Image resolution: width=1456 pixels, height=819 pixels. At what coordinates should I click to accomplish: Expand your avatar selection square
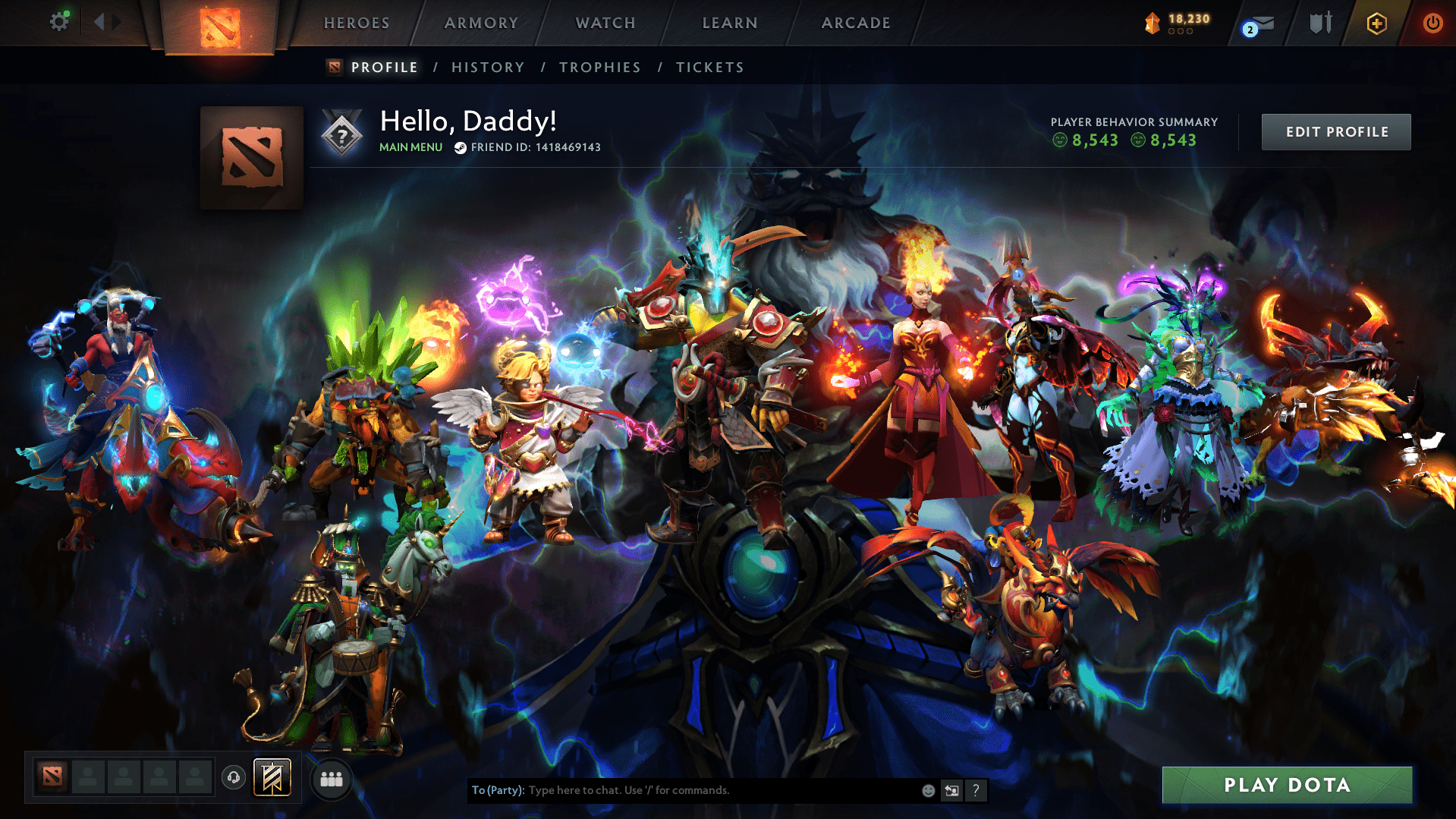(250, 157)
